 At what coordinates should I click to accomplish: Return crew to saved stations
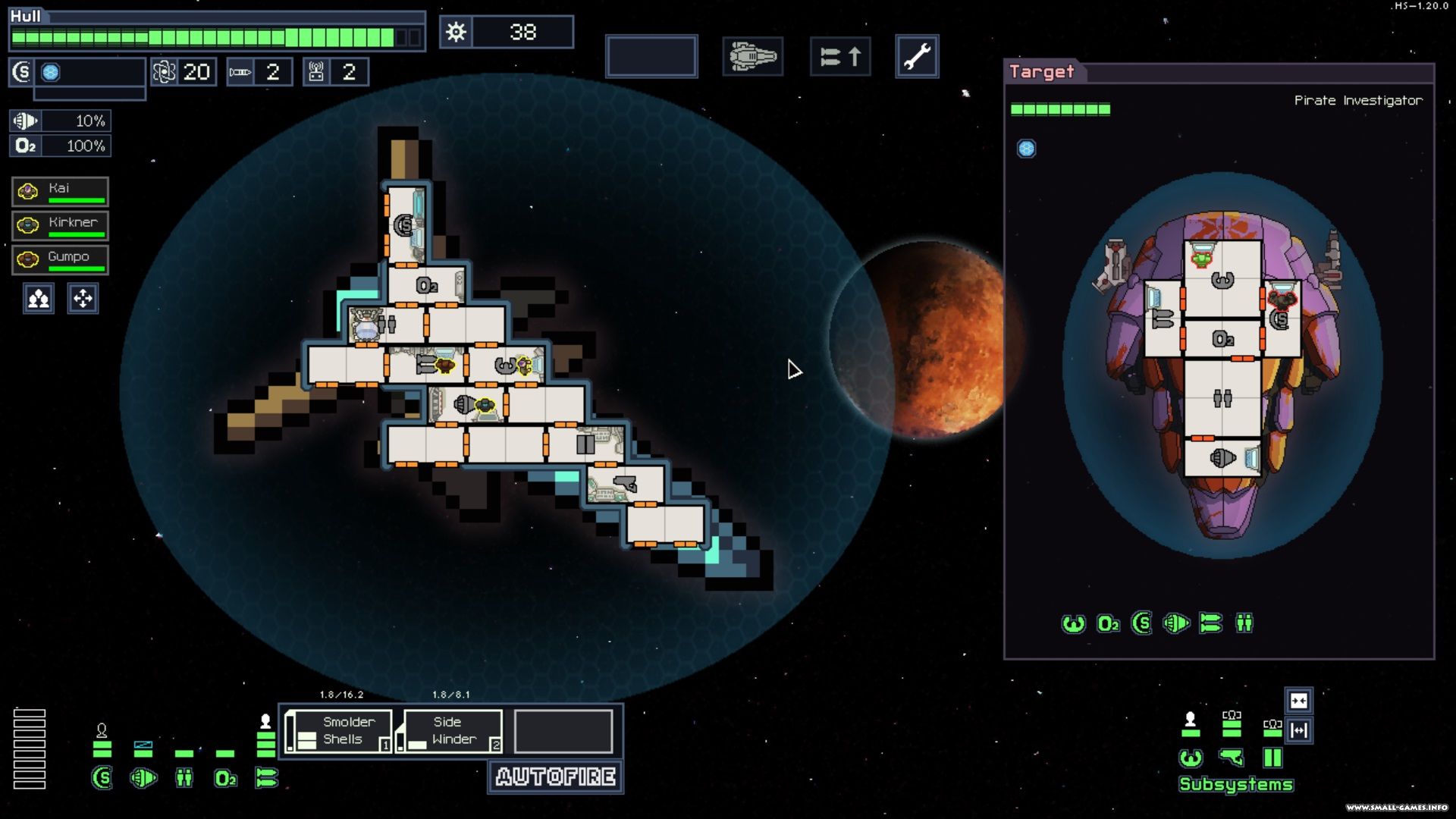(x=83, y=299)
